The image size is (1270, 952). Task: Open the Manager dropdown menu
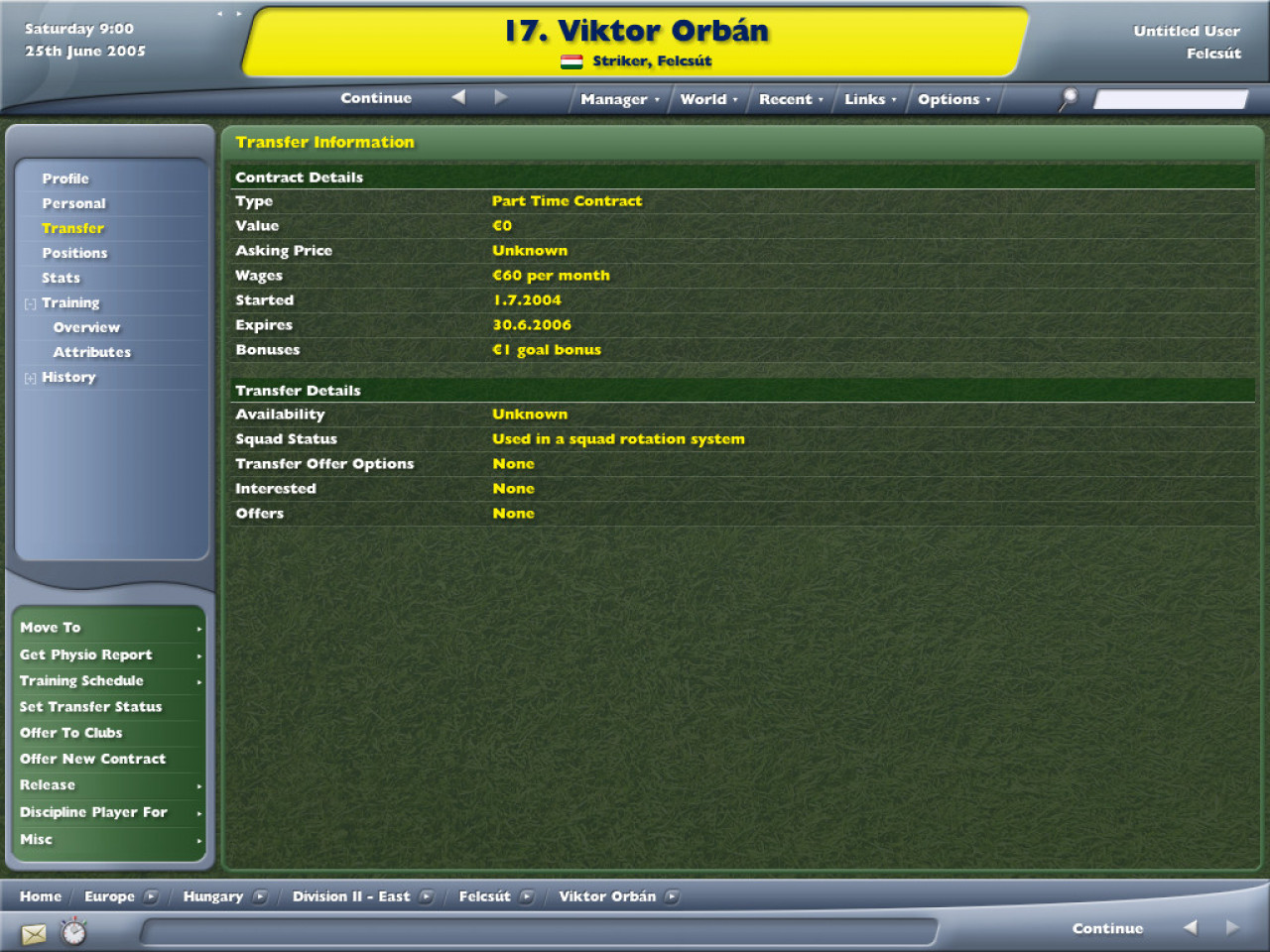619,99
